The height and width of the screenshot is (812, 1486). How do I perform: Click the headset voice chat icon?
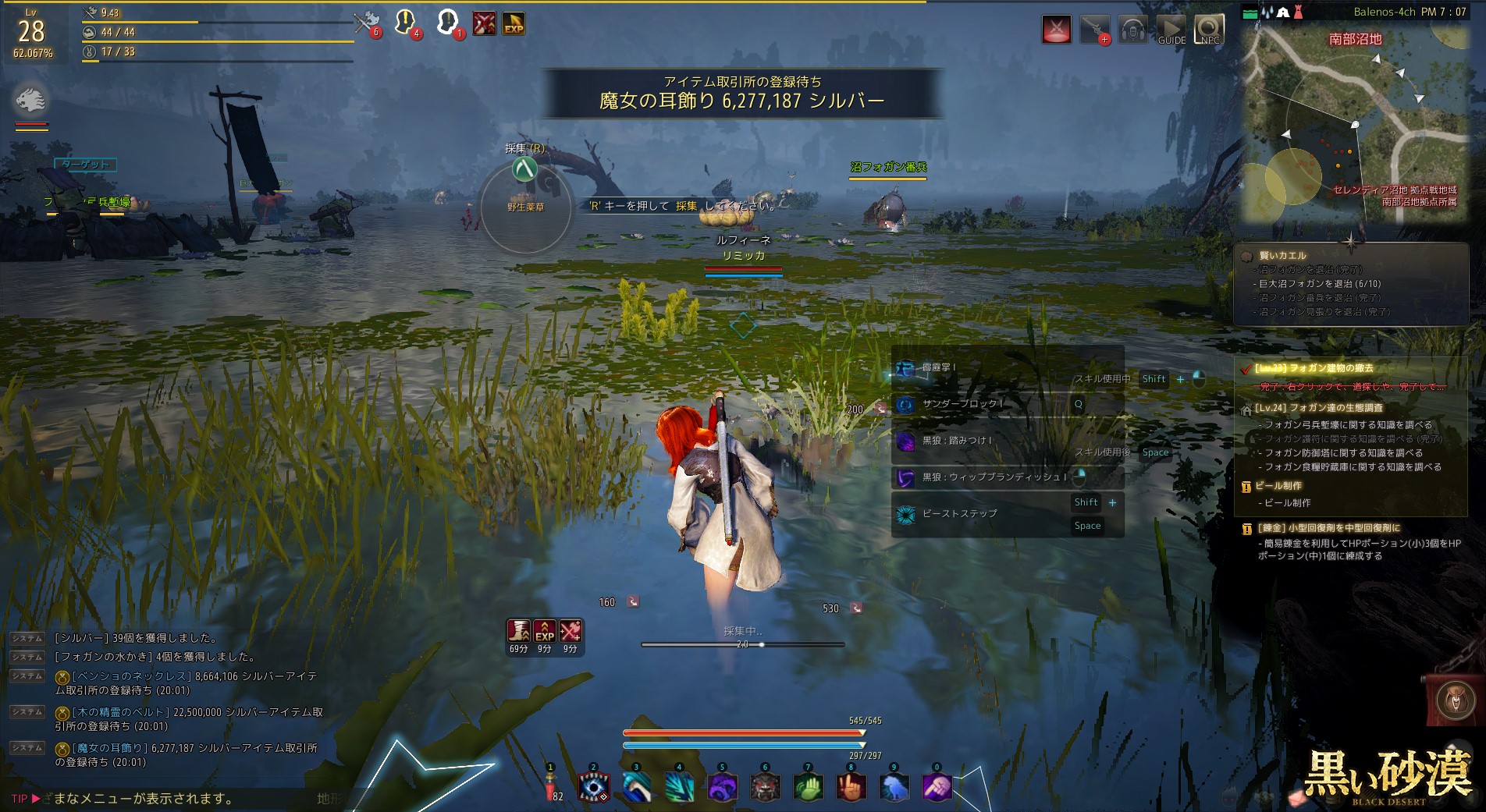tap(1132, 29)
